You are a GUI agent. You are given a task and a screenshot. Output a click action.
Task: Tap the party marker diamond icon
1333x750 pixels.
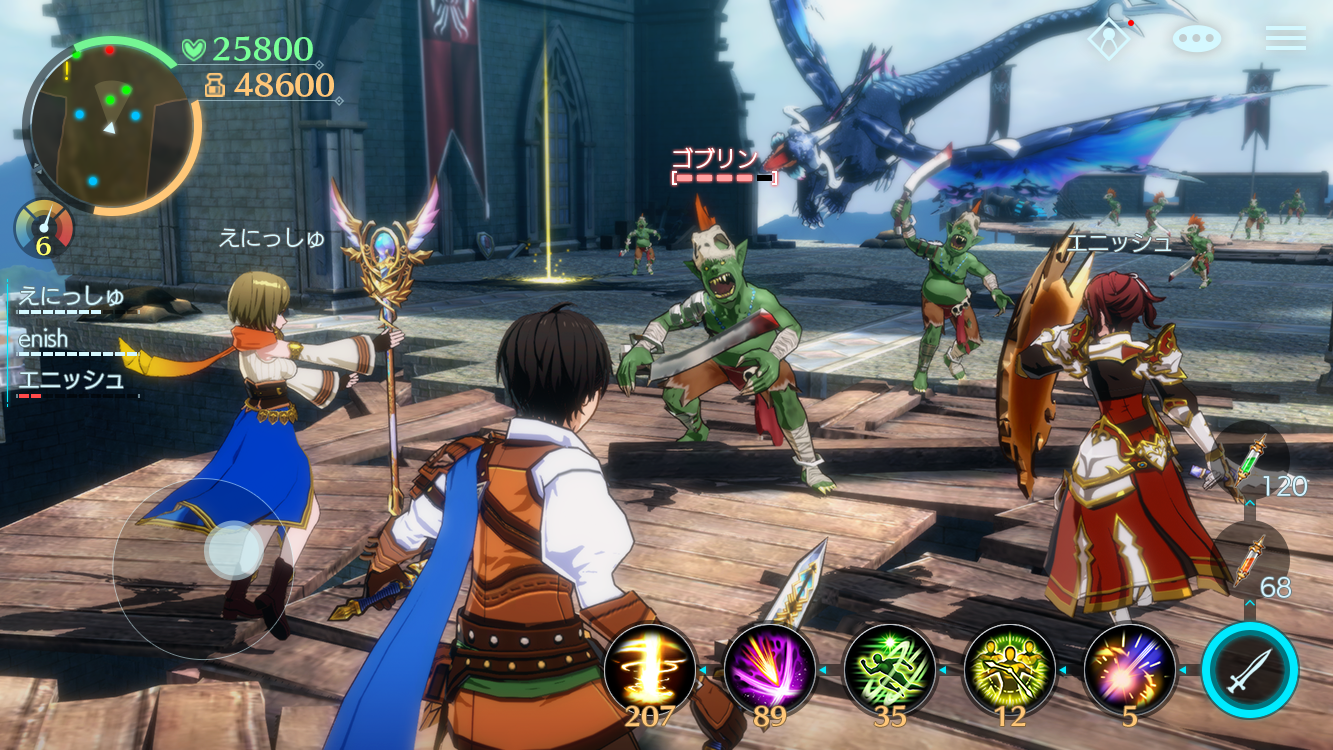1109,39
